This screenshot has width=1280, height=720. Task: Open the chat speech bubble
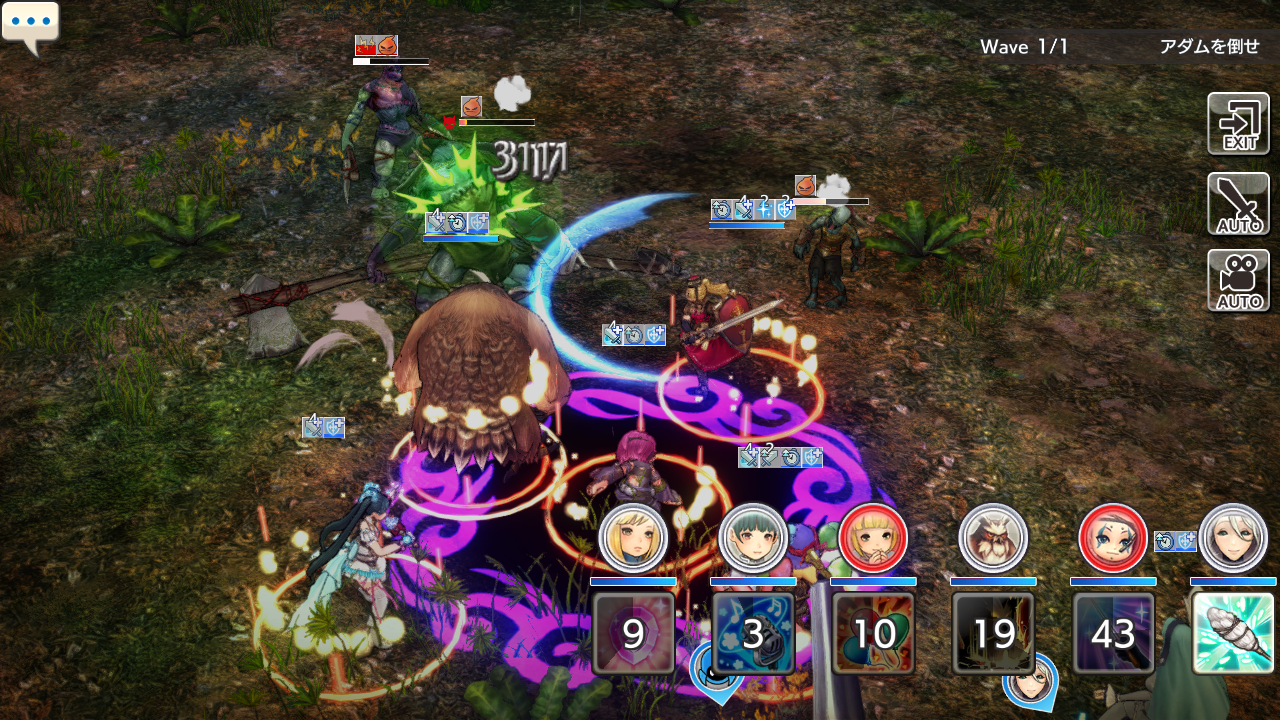[30, 26]
